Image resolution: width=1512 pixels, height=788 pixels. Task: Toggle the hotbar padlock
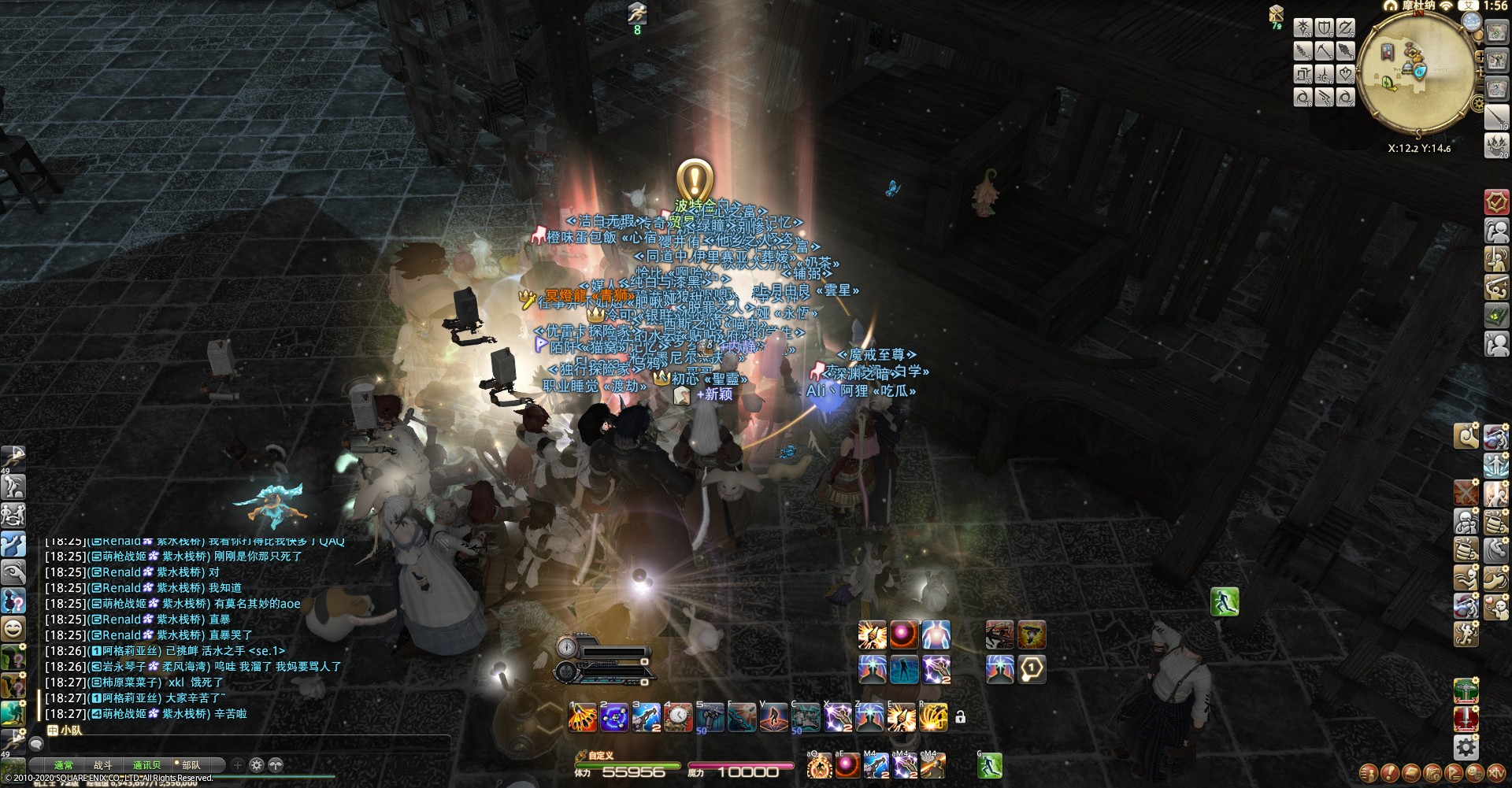pyautogui.click(x=960, y=717)
